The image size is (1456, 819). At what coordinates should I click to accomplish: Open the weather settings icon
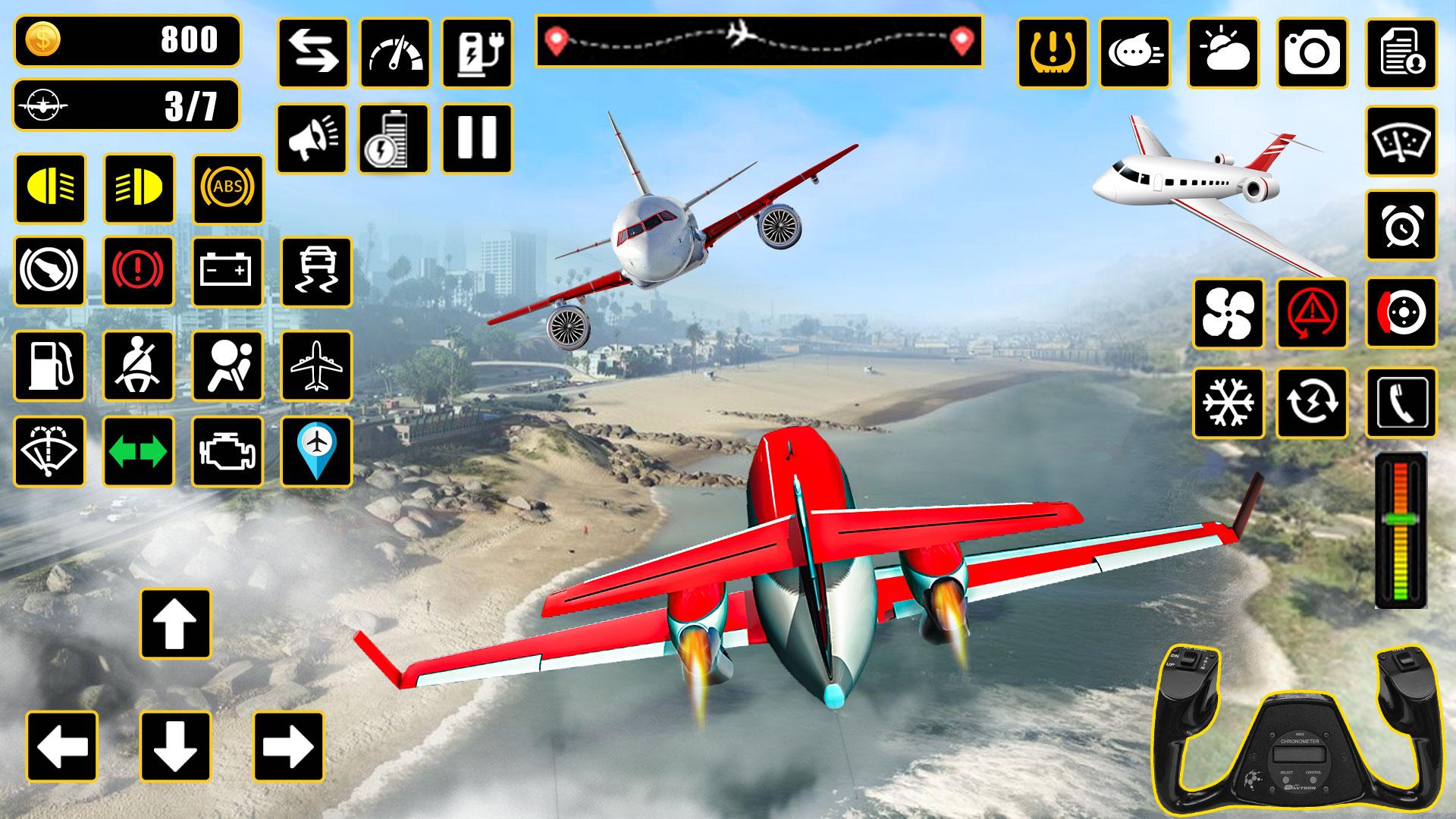click(x=1225, y=52)
